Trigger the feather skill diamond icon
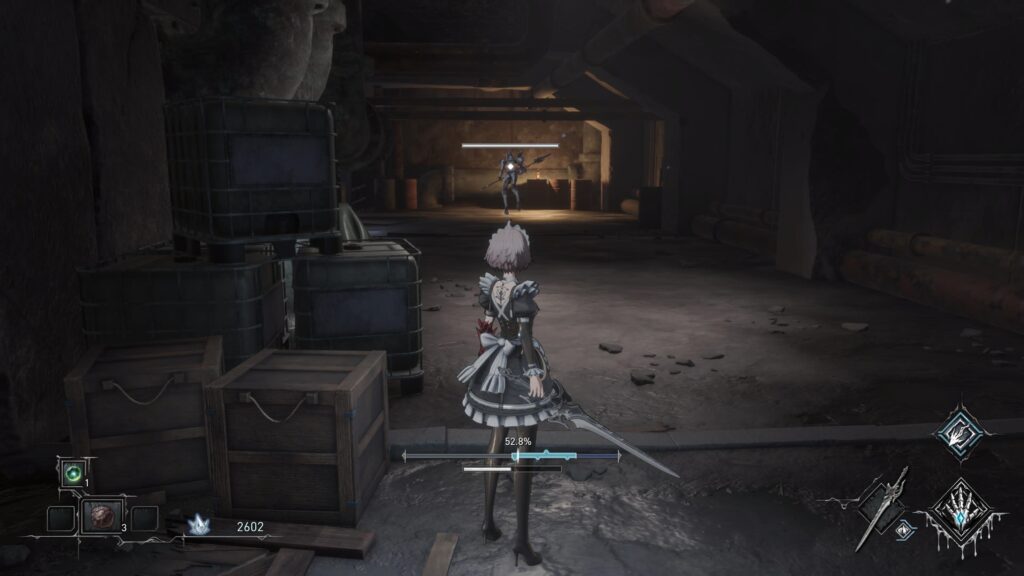 (960, 431)
